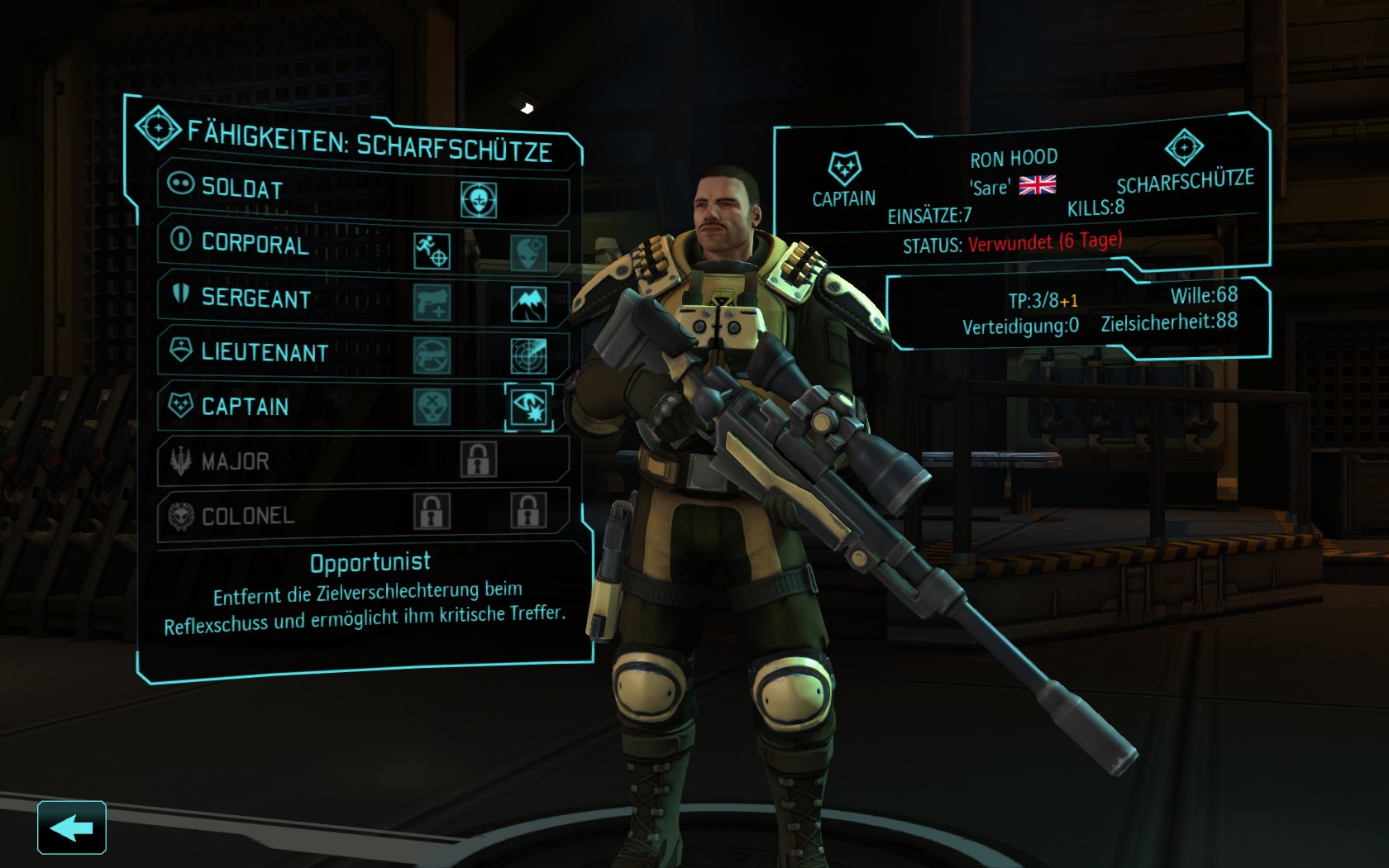Go back with the arrow button
Image resolution: width=1389 pixels, height=868 pixels.
pos(71,827)
